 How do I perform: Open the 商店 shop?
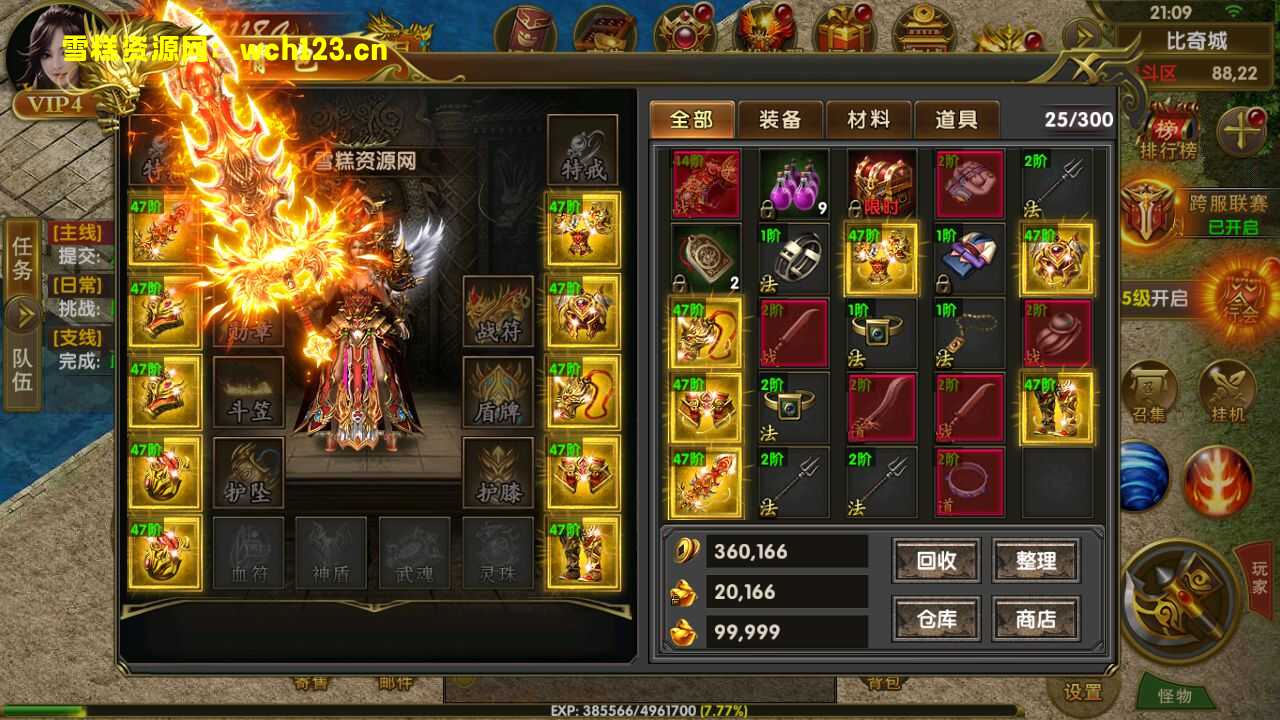coord(1036,619)
